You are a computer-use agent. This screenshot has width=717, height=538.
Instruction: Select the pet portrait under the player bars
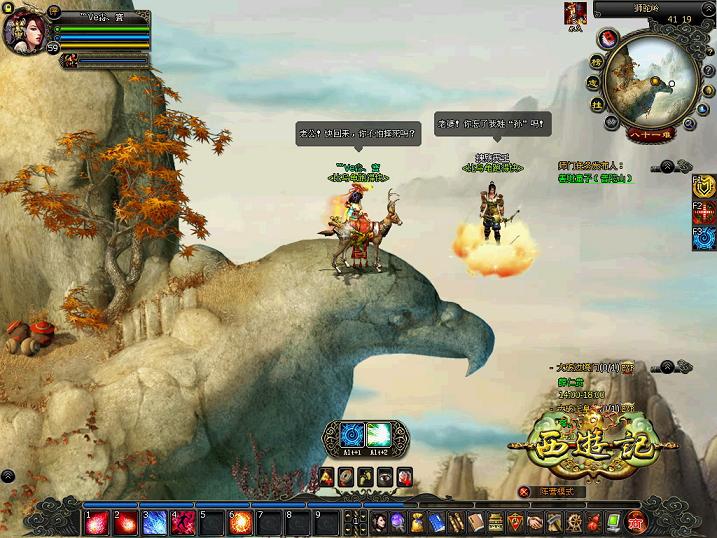click(x=72, y=60)
